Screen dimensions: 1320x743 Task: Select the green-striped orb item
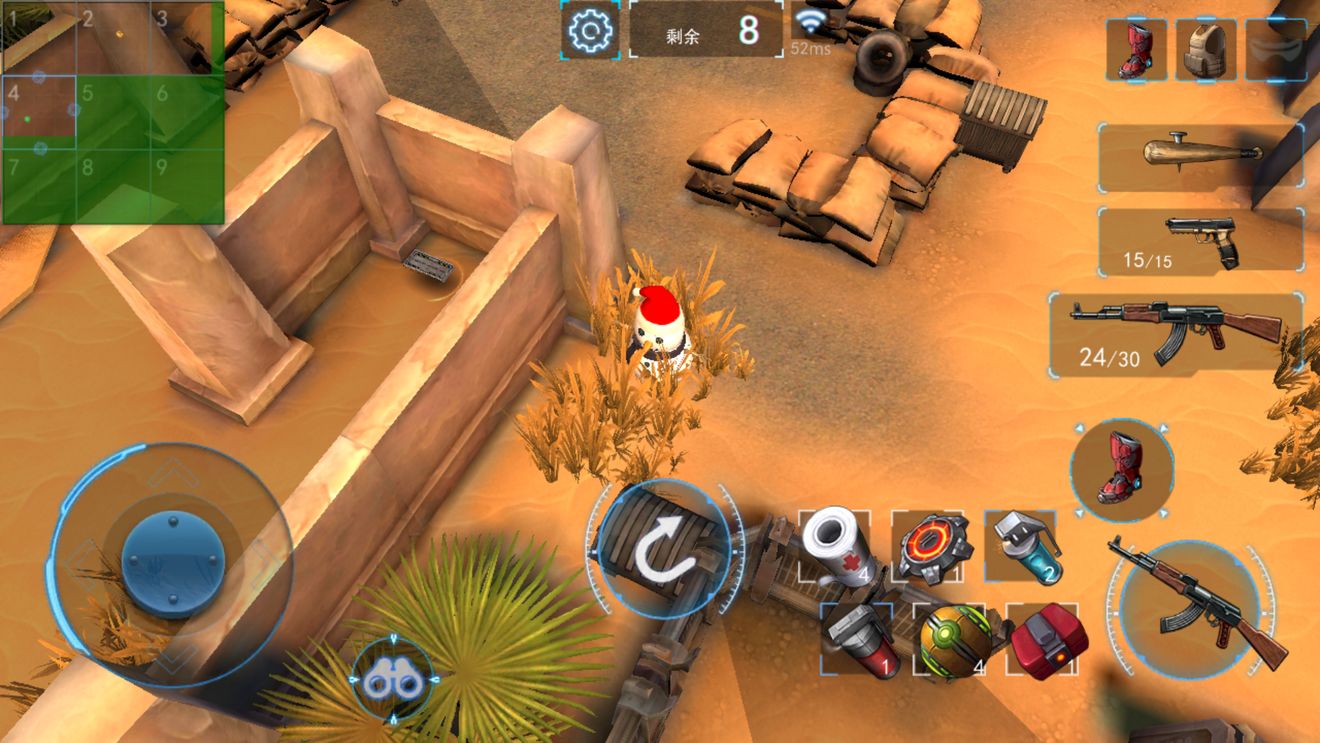(951, 640)
